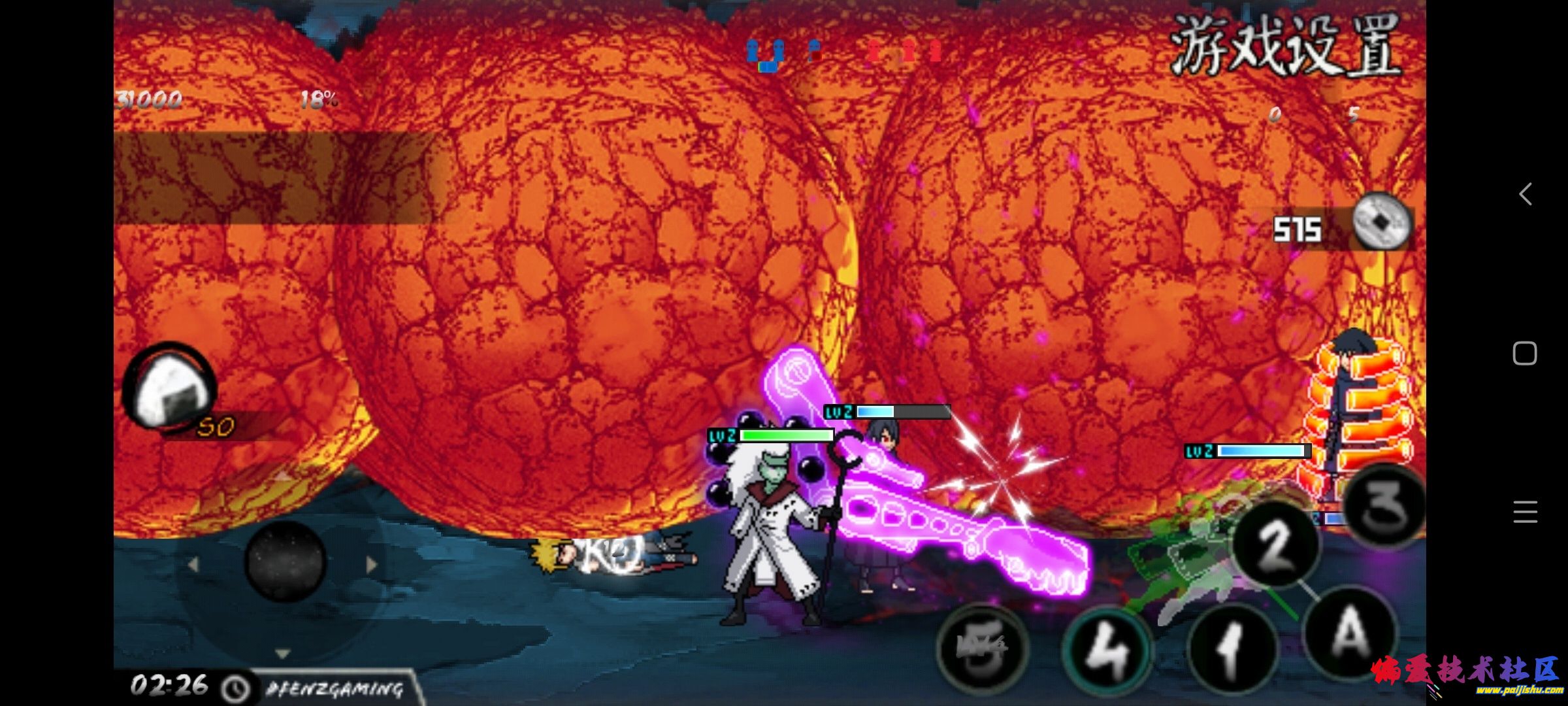Tap the joystick's down arrow

(282, 653)
